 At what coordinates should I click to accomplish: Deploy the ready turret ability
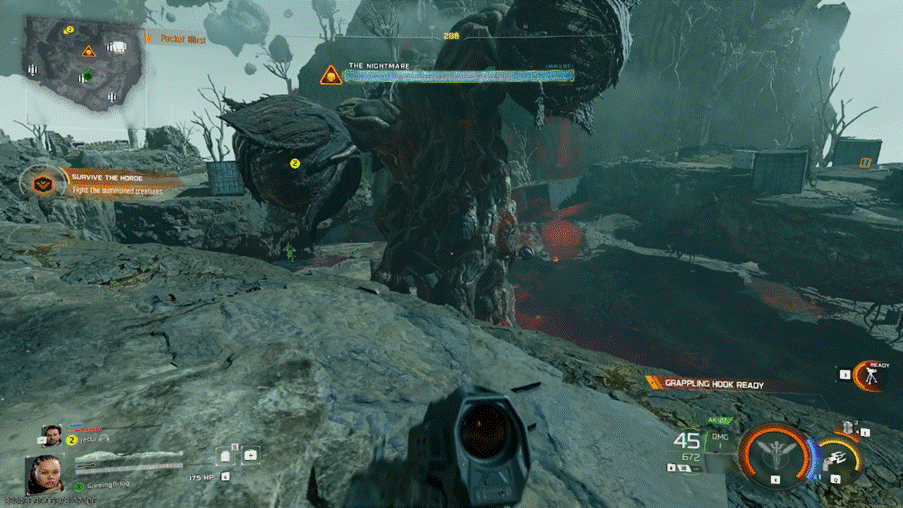click(x=871, y=376)
